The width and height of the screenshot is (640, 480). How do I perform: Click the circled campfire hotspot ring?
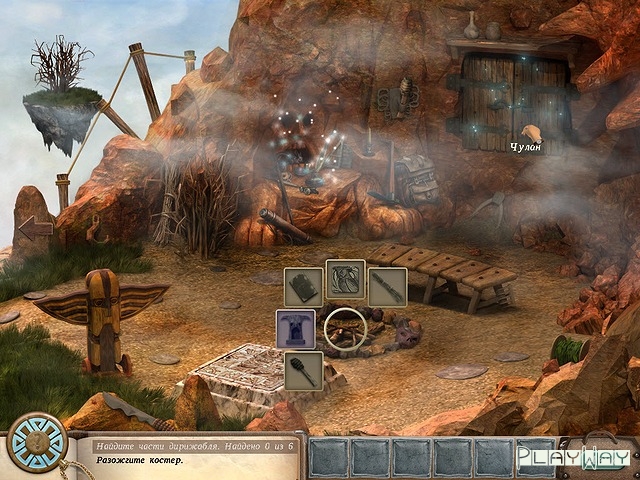tap(346, 329)
